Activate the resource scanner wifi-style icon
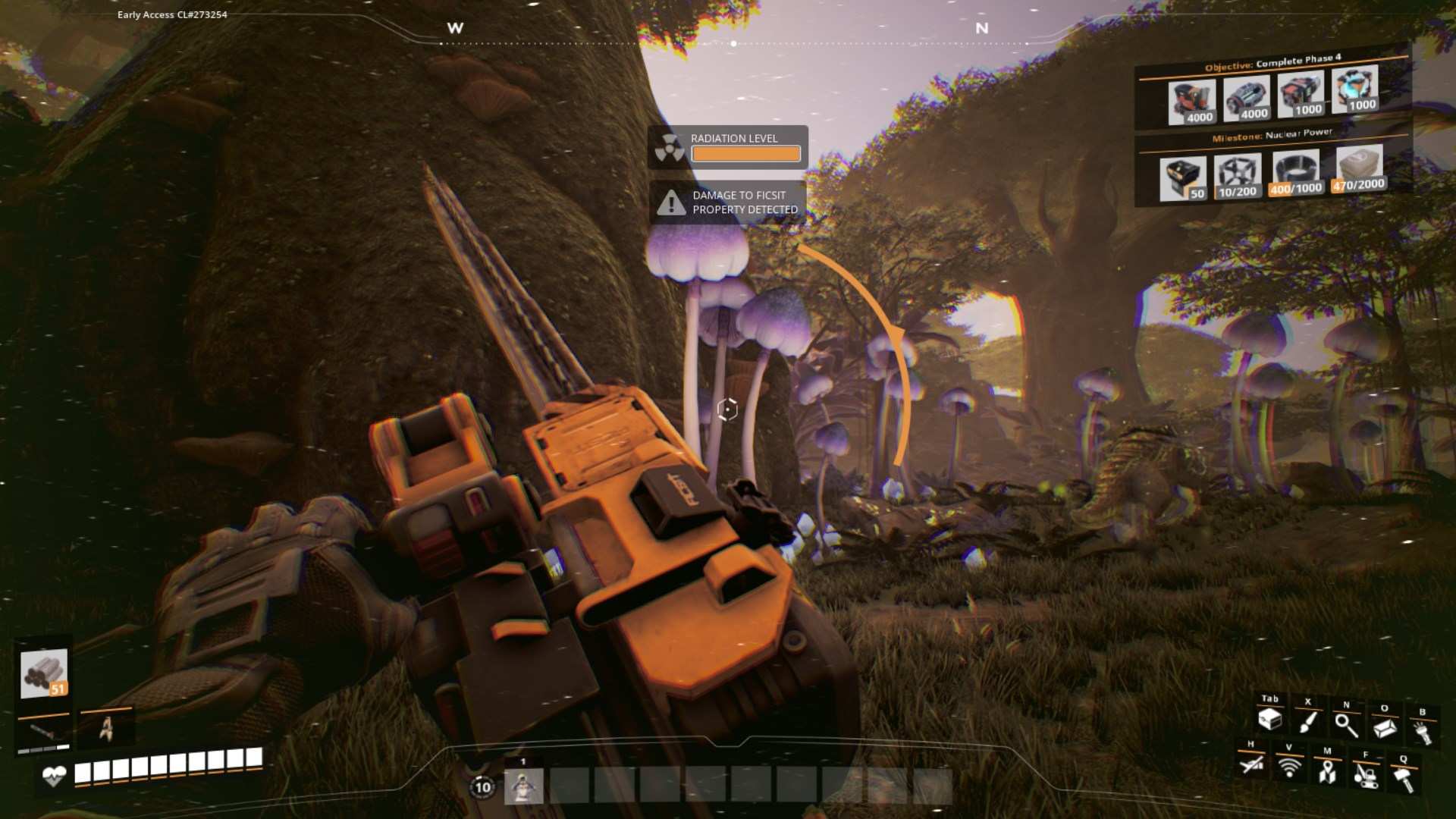The height and width of the screenshot is (819, 1456). point(1289,769)
